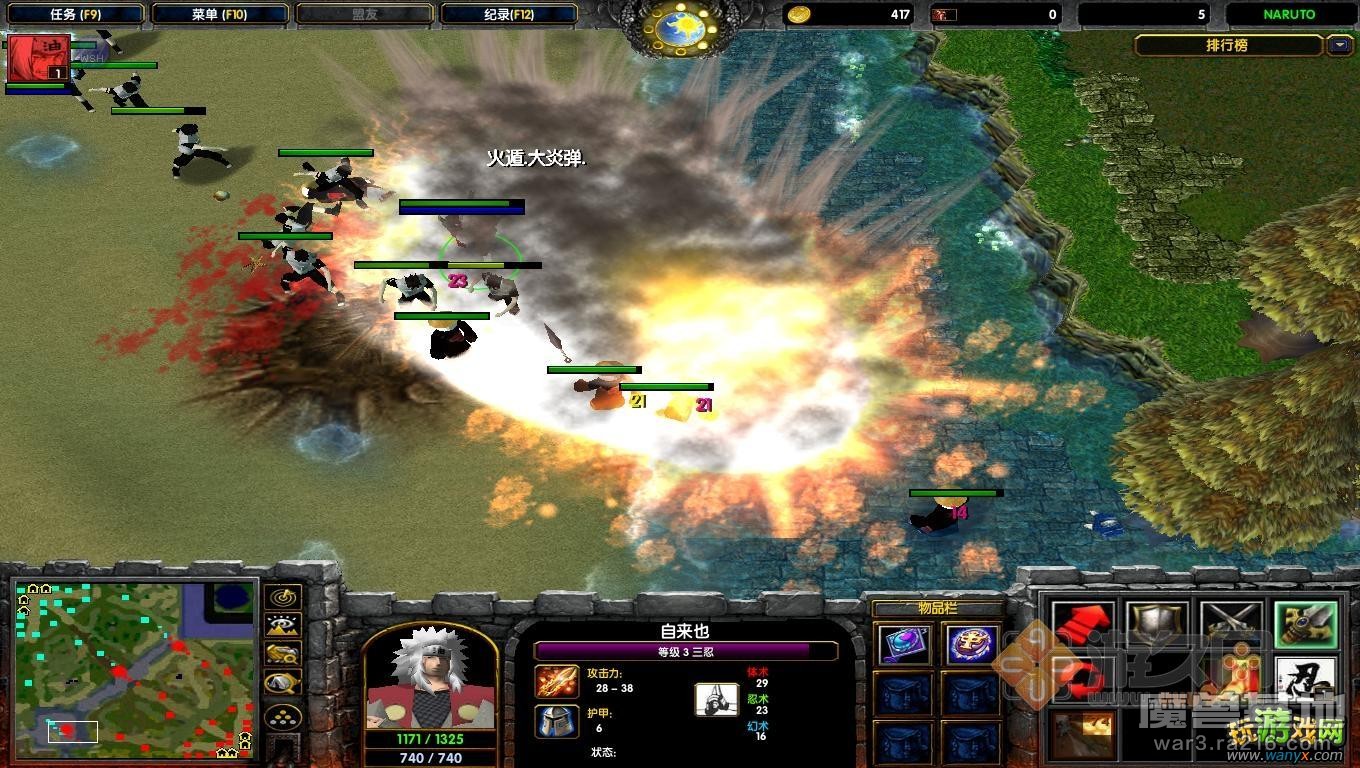
Task: Collapse the 排行榜 leaderboard with its arrow button
Action: pos(1339,45)
